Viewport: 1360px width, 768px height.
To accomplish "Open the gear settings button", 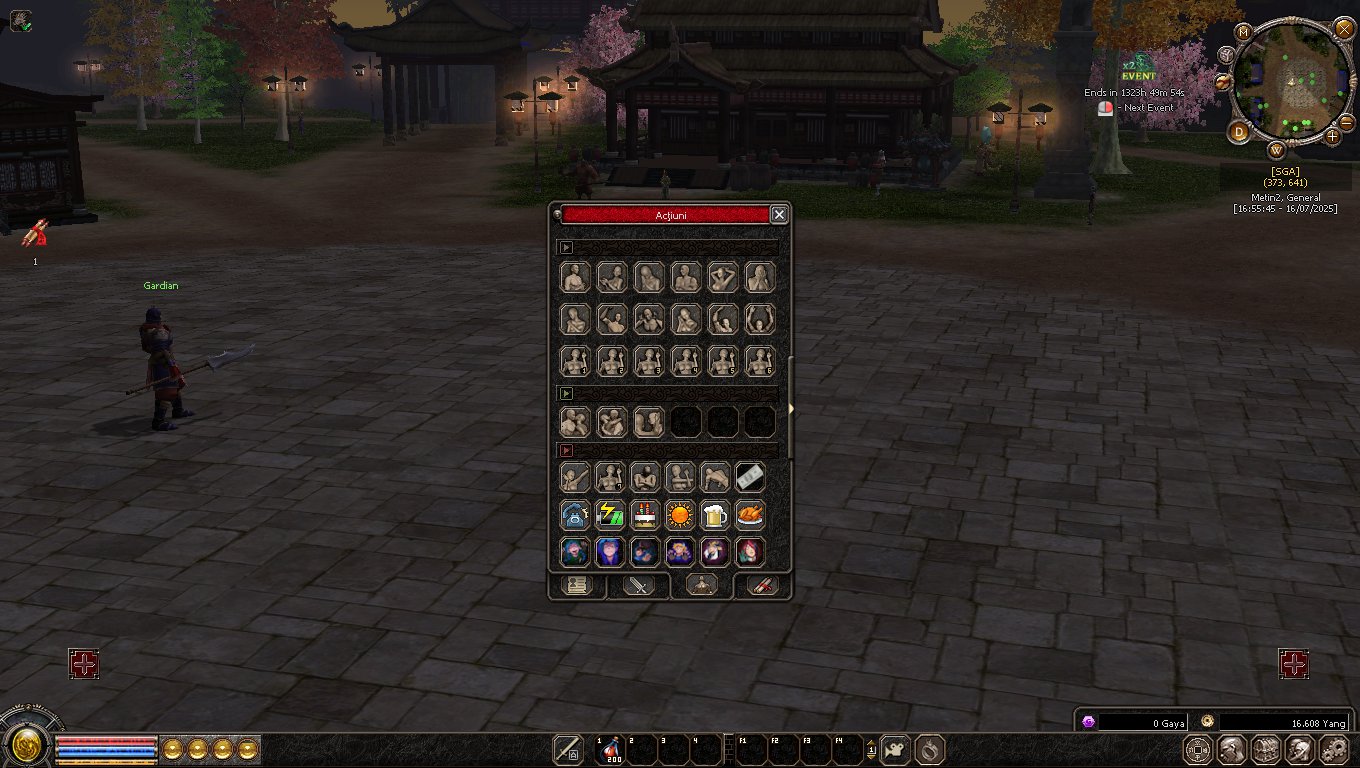I will point(1334,749).
